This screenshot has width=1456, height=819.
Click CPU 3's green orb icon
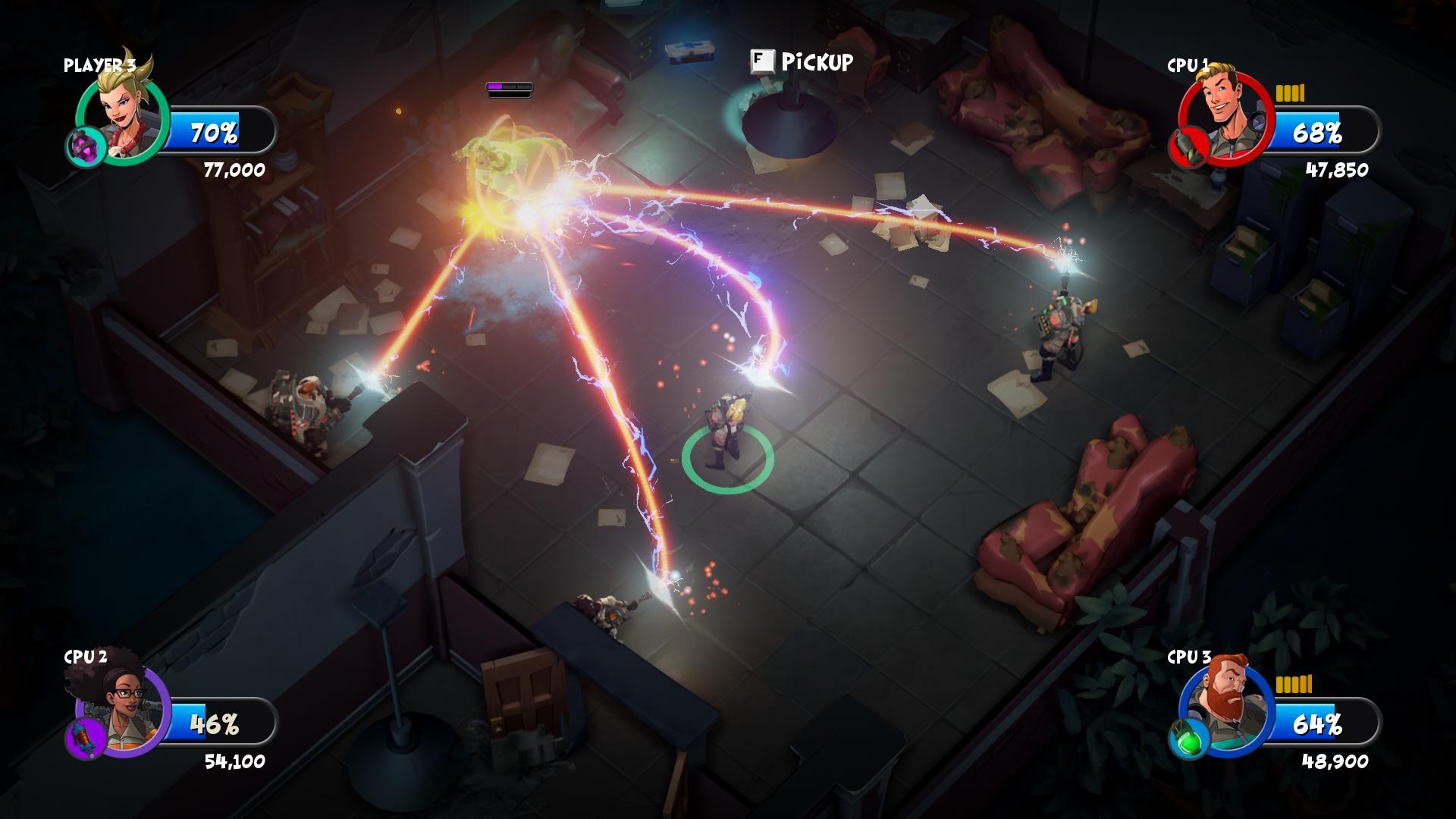click(1188, 738)
